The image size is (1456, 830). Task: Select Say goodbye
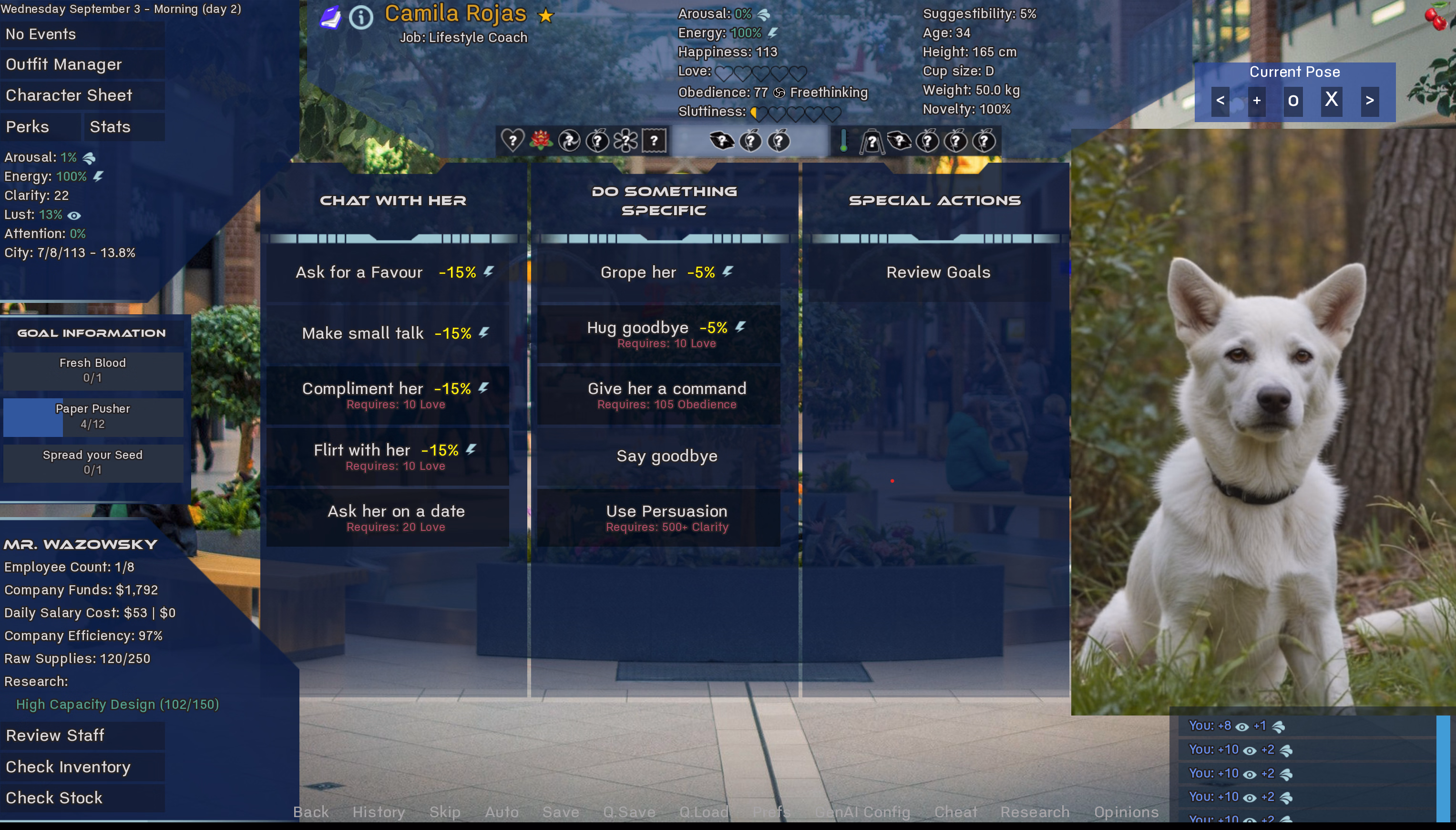pyautogui.click(x=666, y=456)
